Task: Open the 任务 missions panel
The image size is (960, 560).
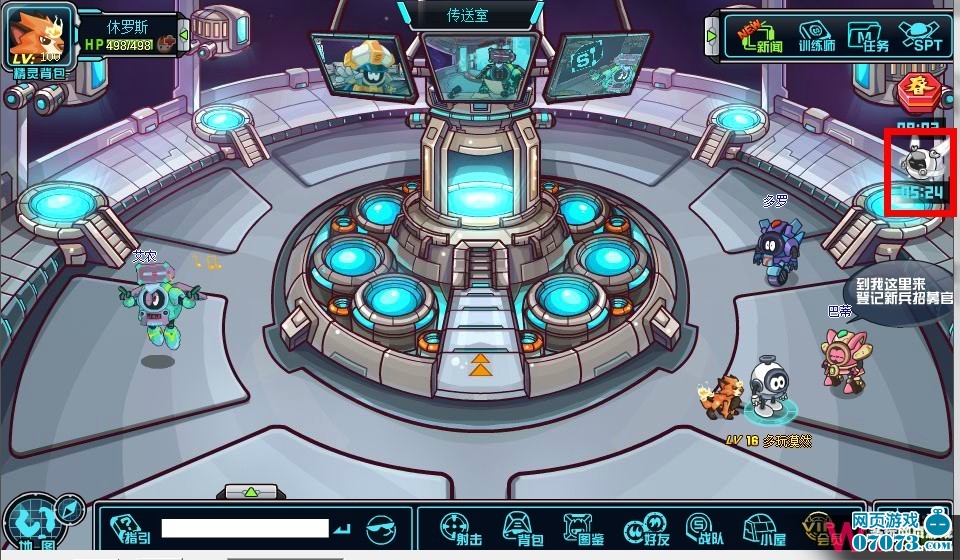Action: pos(866,37)
